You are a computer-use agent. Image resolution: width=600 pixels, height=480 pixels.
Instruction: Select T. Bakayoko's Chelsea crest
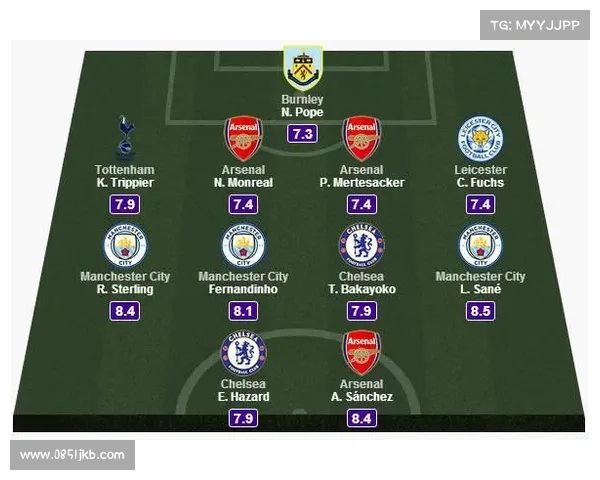(360, 246)
